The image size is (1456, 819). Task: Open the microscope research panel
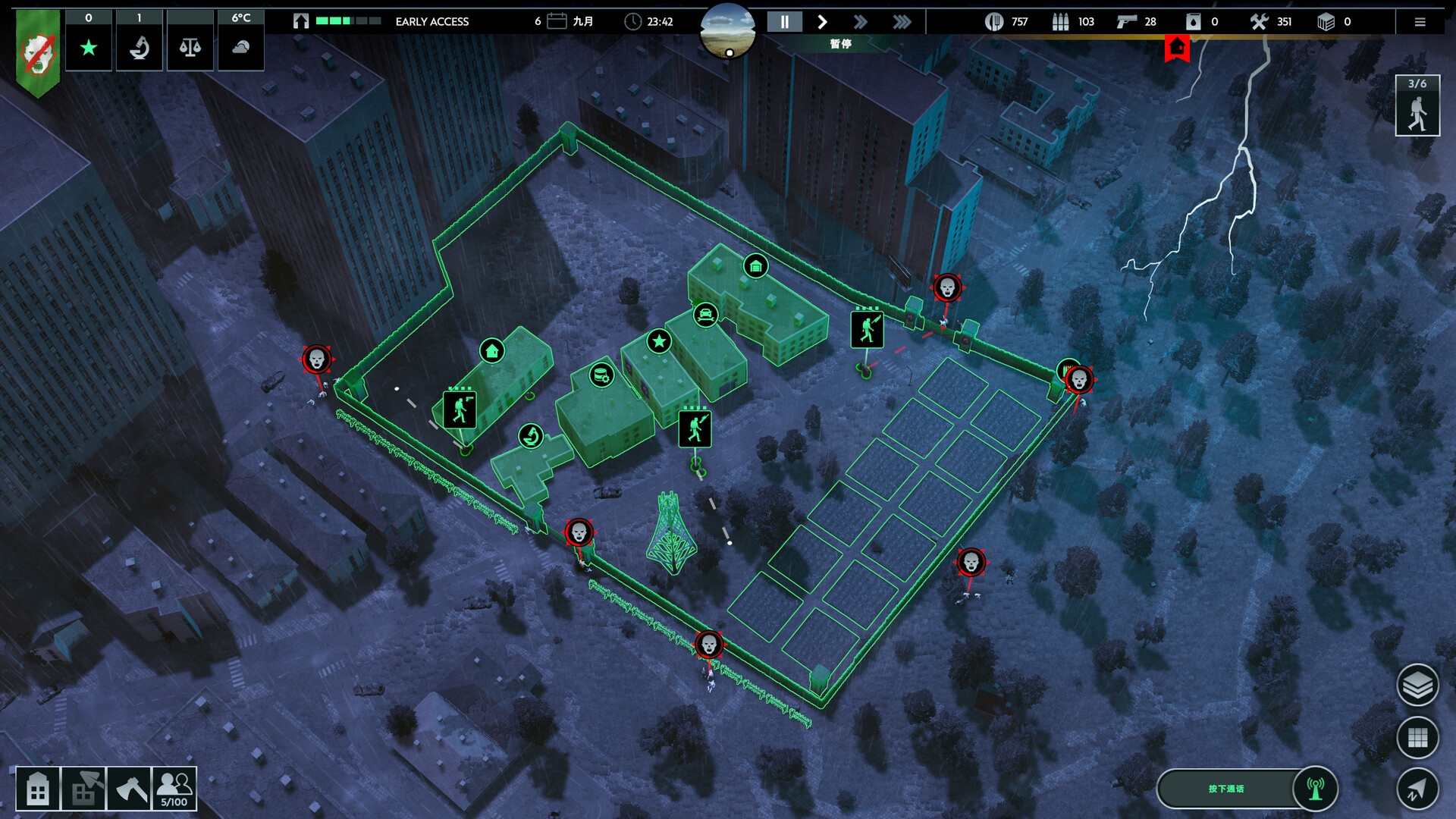[x=140, y=48]
